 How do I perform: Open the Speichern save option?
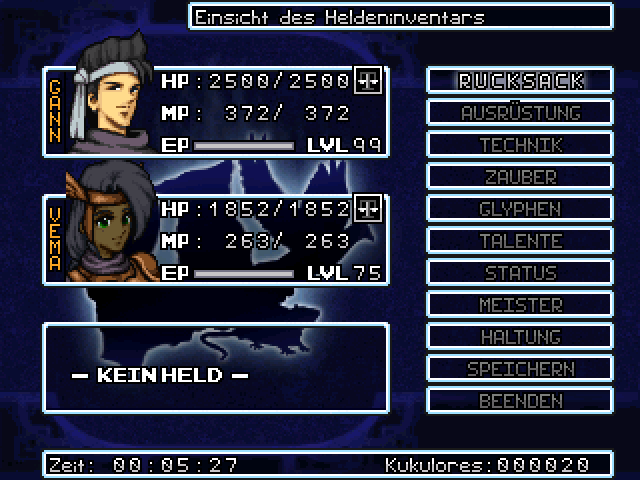pyautogui.click(x=520, y=369)
